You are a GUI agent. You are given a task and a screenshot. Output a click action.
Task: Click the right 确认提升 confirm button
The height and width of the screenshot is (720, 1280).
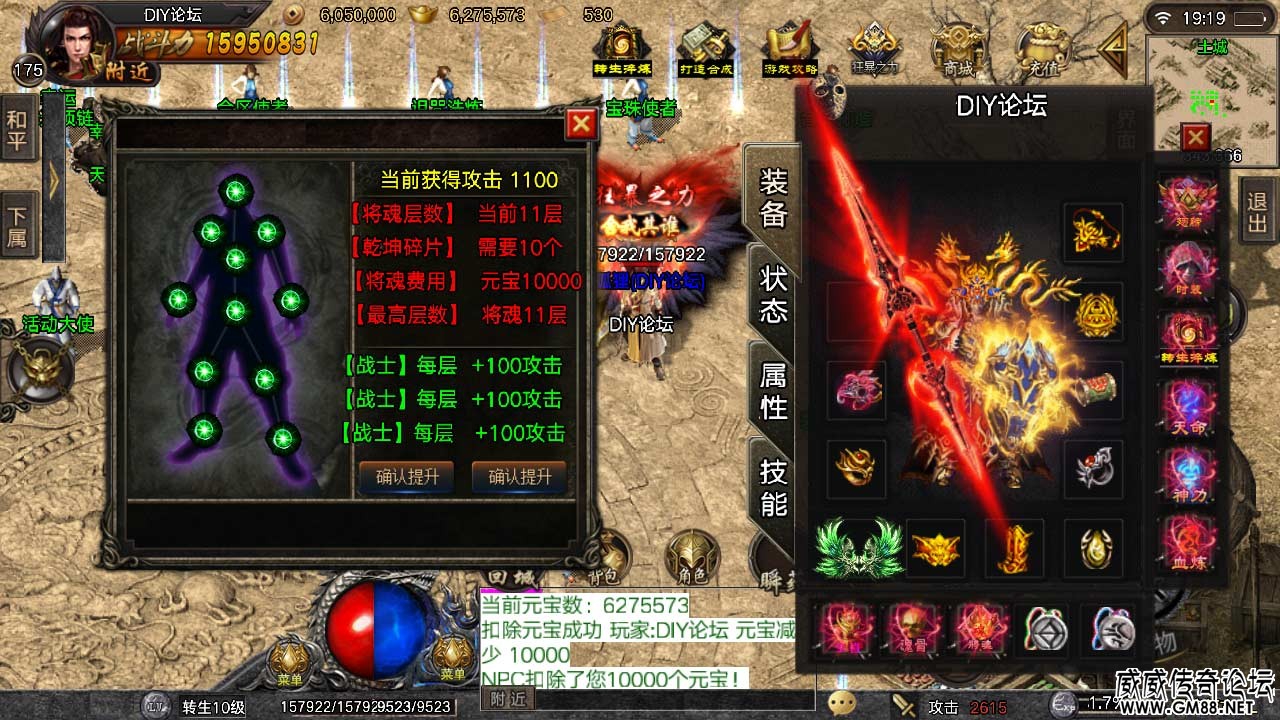point(519,477)
